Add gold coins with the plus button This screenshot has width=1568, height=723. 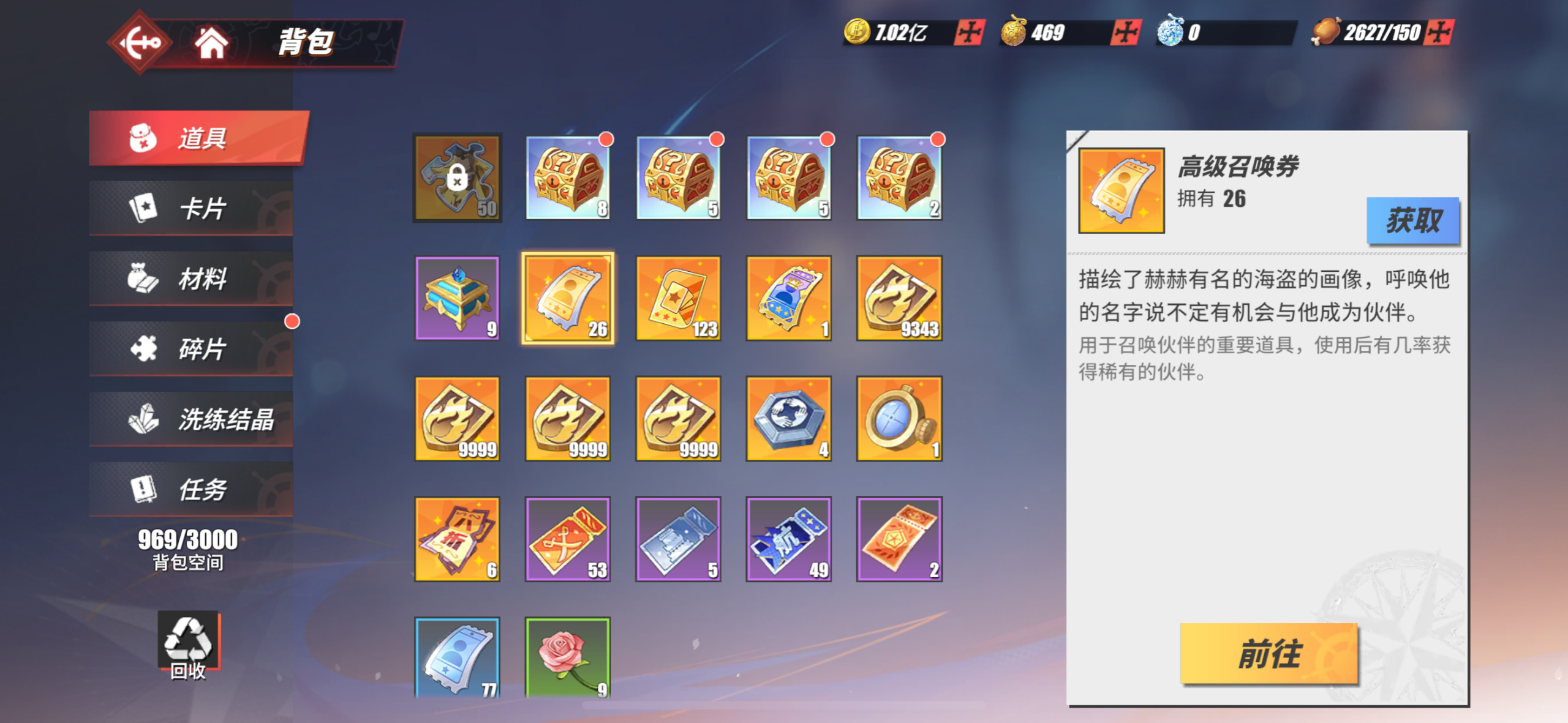pos(969,32)
